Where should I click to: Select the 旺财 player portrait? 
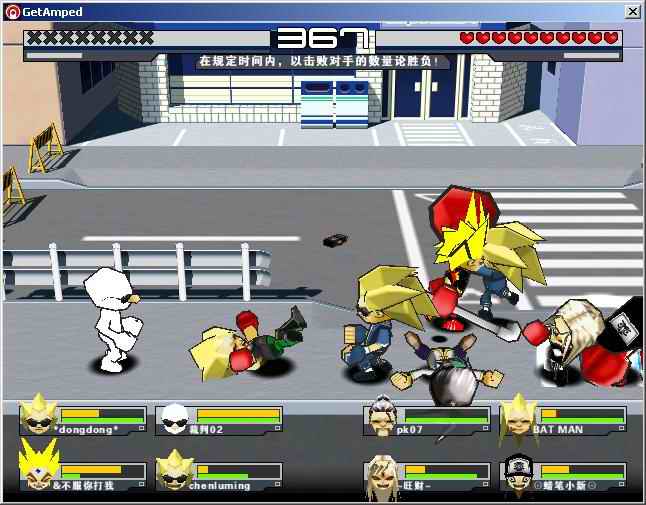(x=380, y=472)
